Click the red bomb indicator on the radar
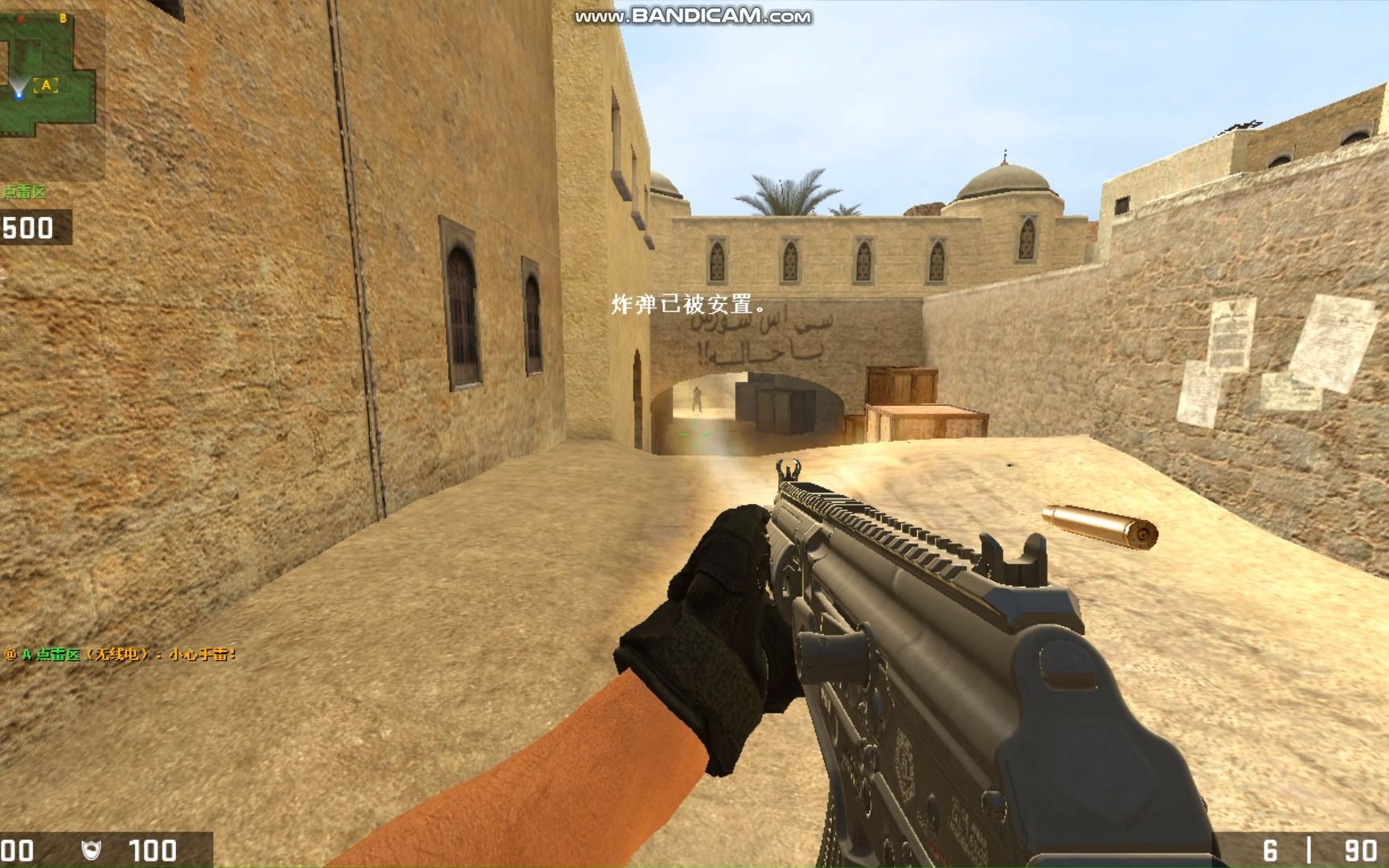Screen dimensions: 1389x868 click(22, 18)
